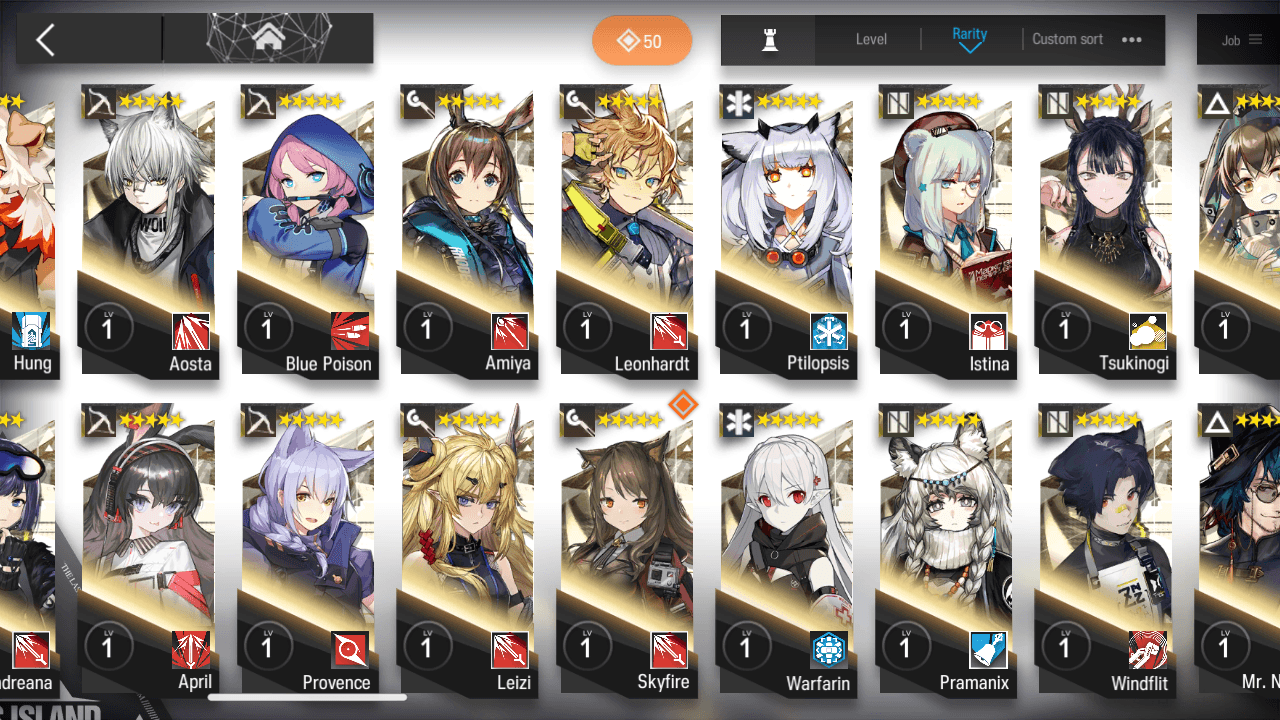Select the Istina operator card
The width and height of the screenshot is (1280, 720).
946,230
